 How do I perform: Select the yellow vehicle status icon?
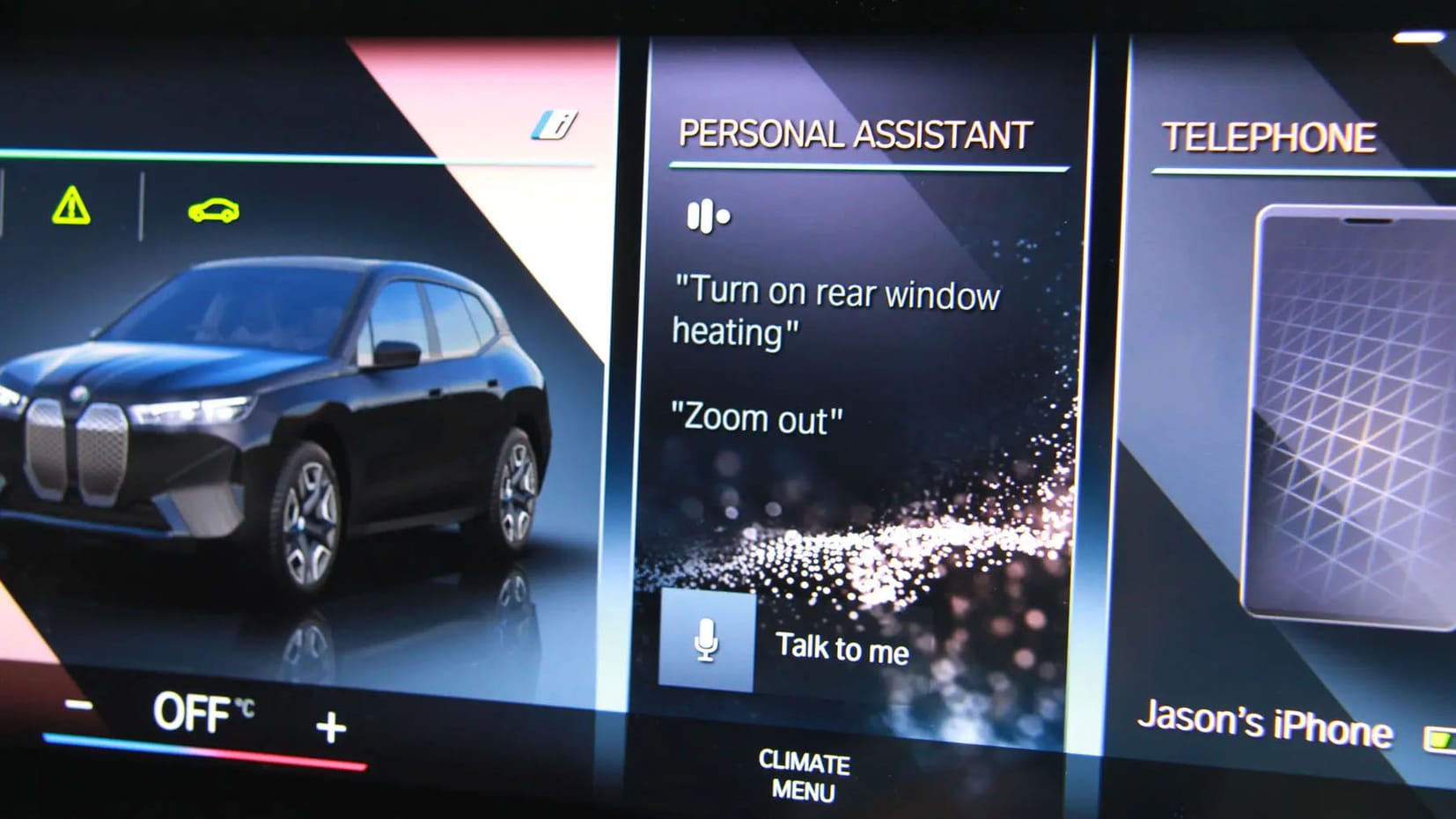pos(214,210)
